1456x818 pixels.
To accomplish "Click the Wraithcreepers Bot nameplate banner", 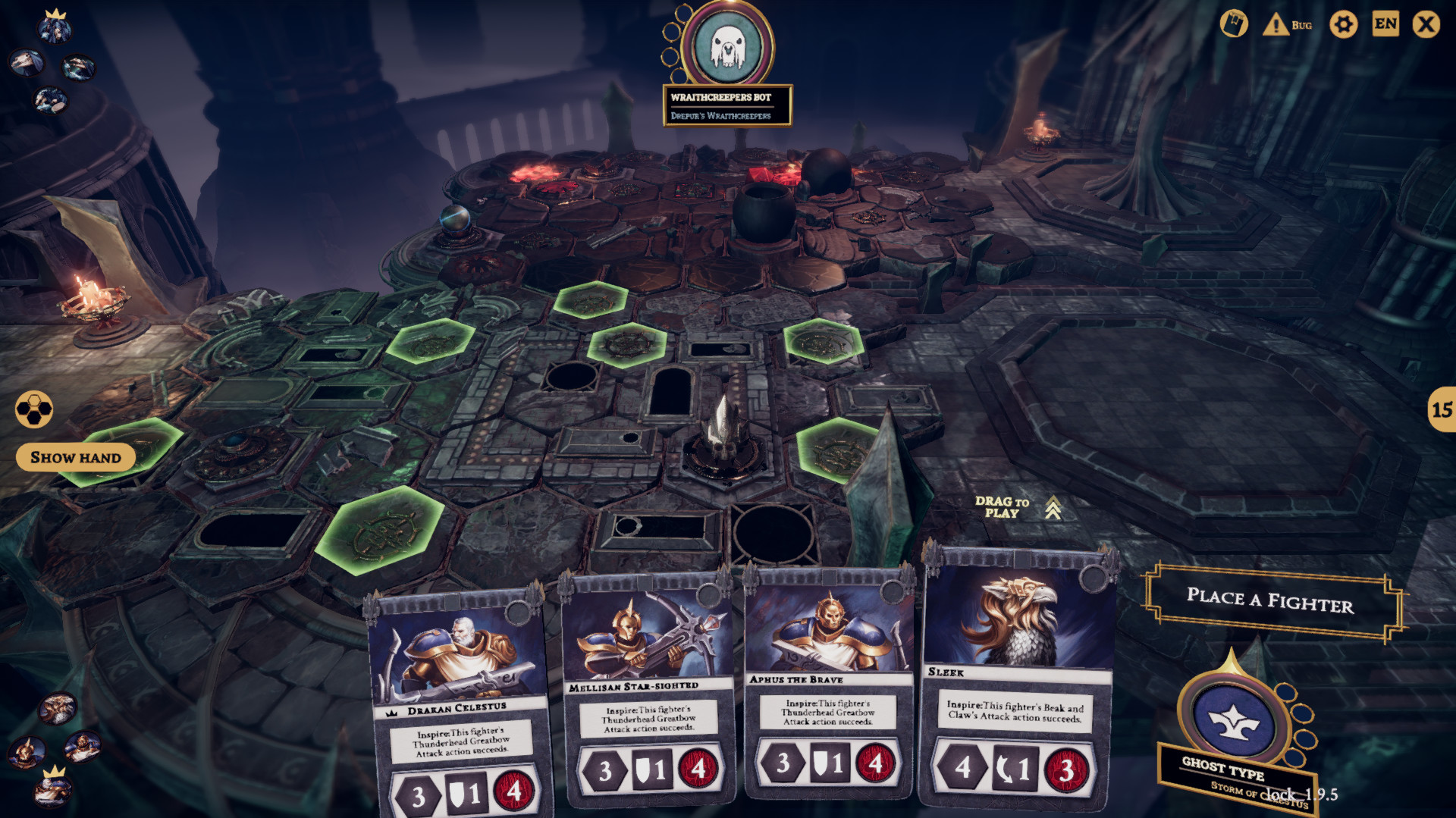I will (x=730, y=106).
